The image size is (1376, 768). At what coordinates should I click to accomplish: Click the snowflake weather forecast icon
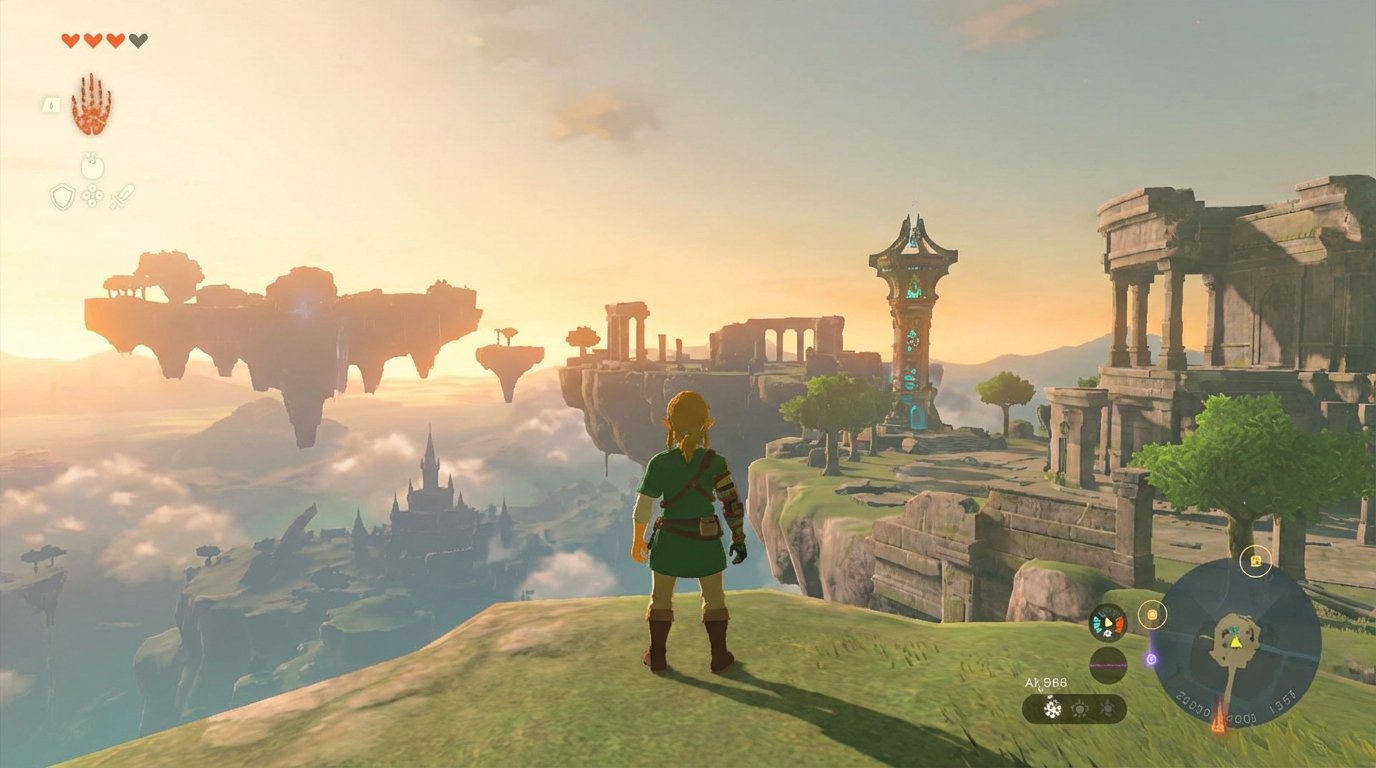click(x=1052, y=707)
